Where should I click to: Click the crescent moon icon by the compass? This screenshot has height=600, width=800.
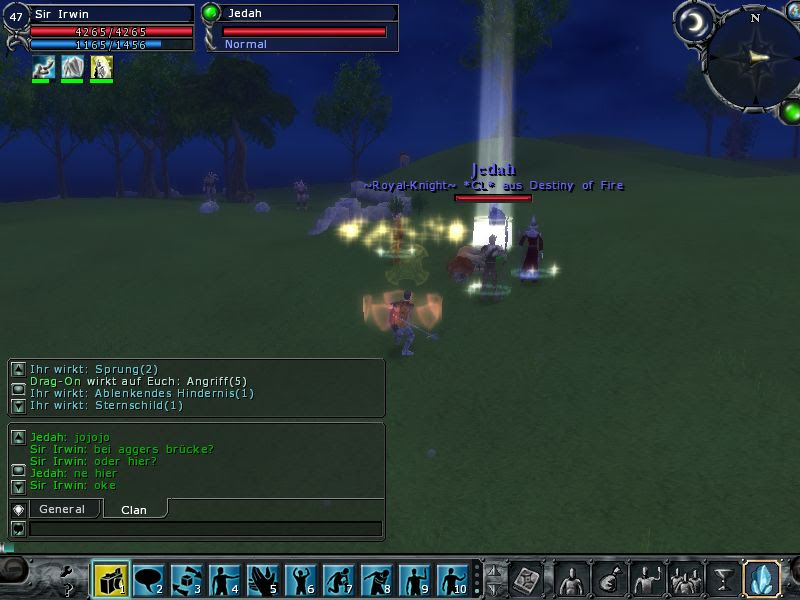(x=692, y=21)
